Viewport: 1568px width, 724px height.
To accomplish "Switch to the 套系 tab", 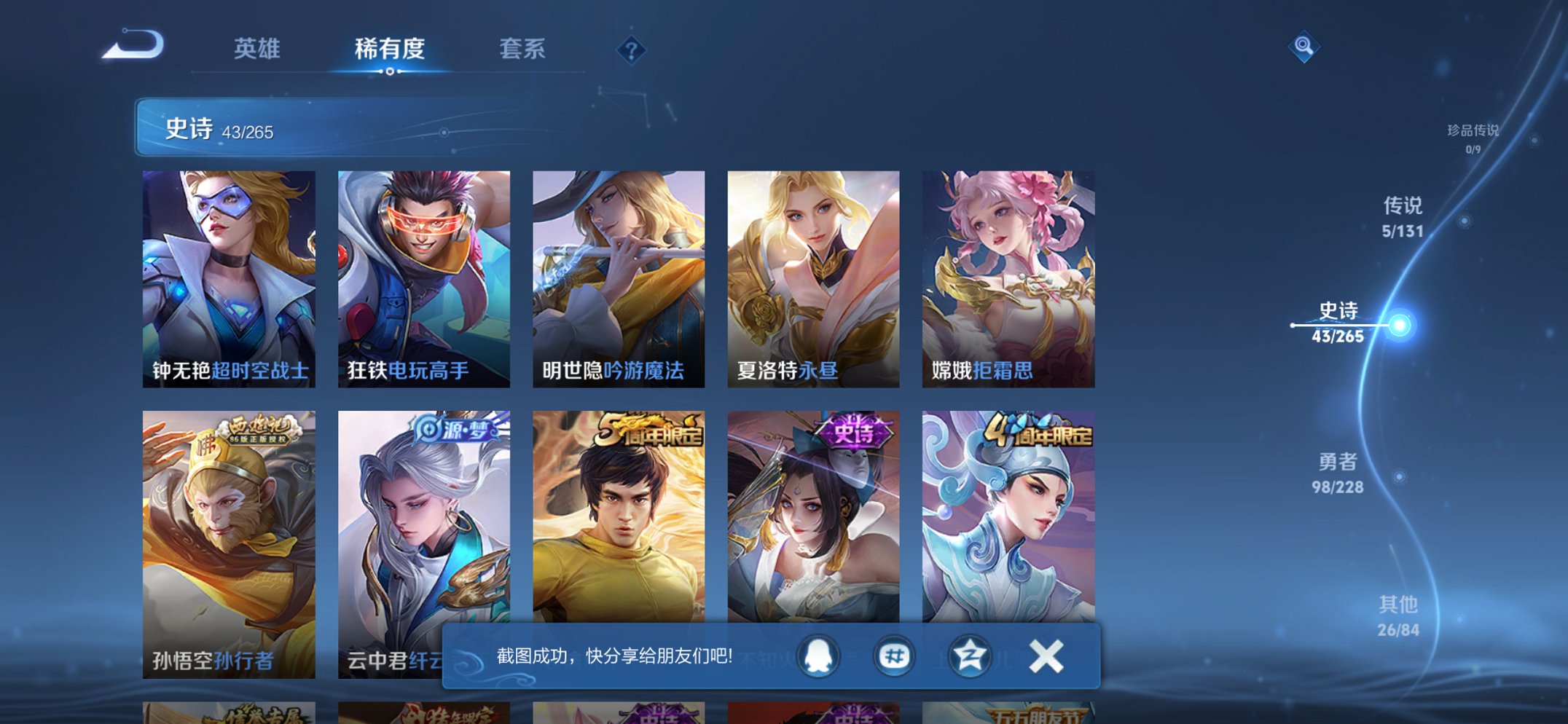I will (x=523, y=50).
